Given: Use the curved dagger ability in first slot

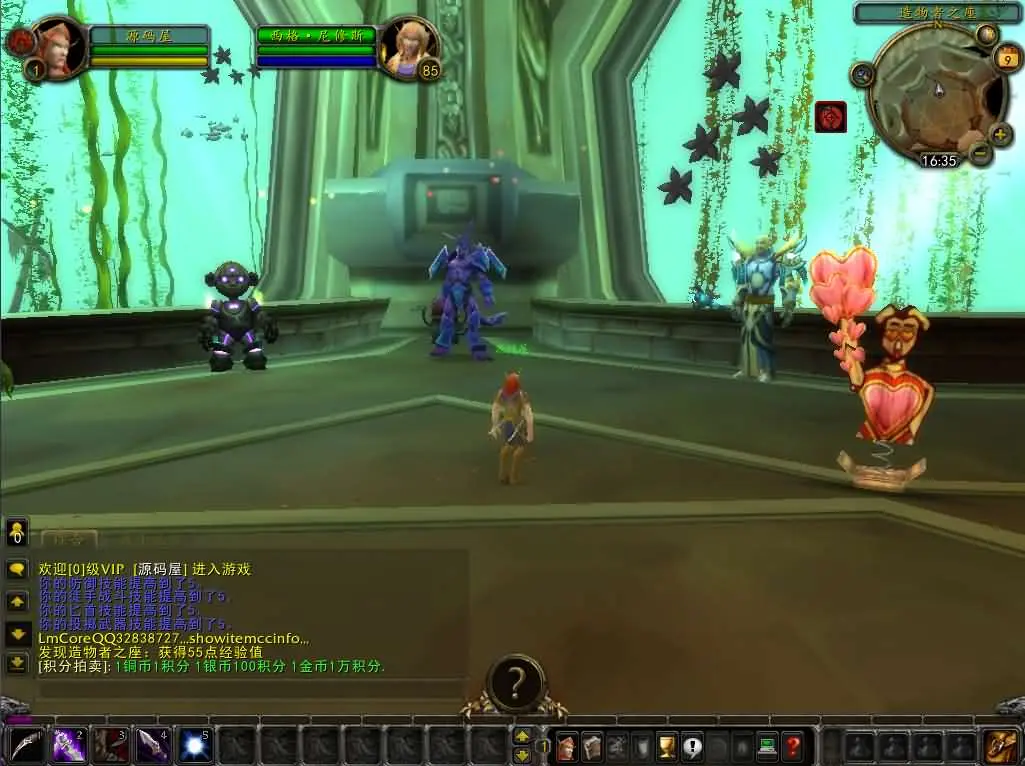Looking at the screenshot, I should click(25, 746).
